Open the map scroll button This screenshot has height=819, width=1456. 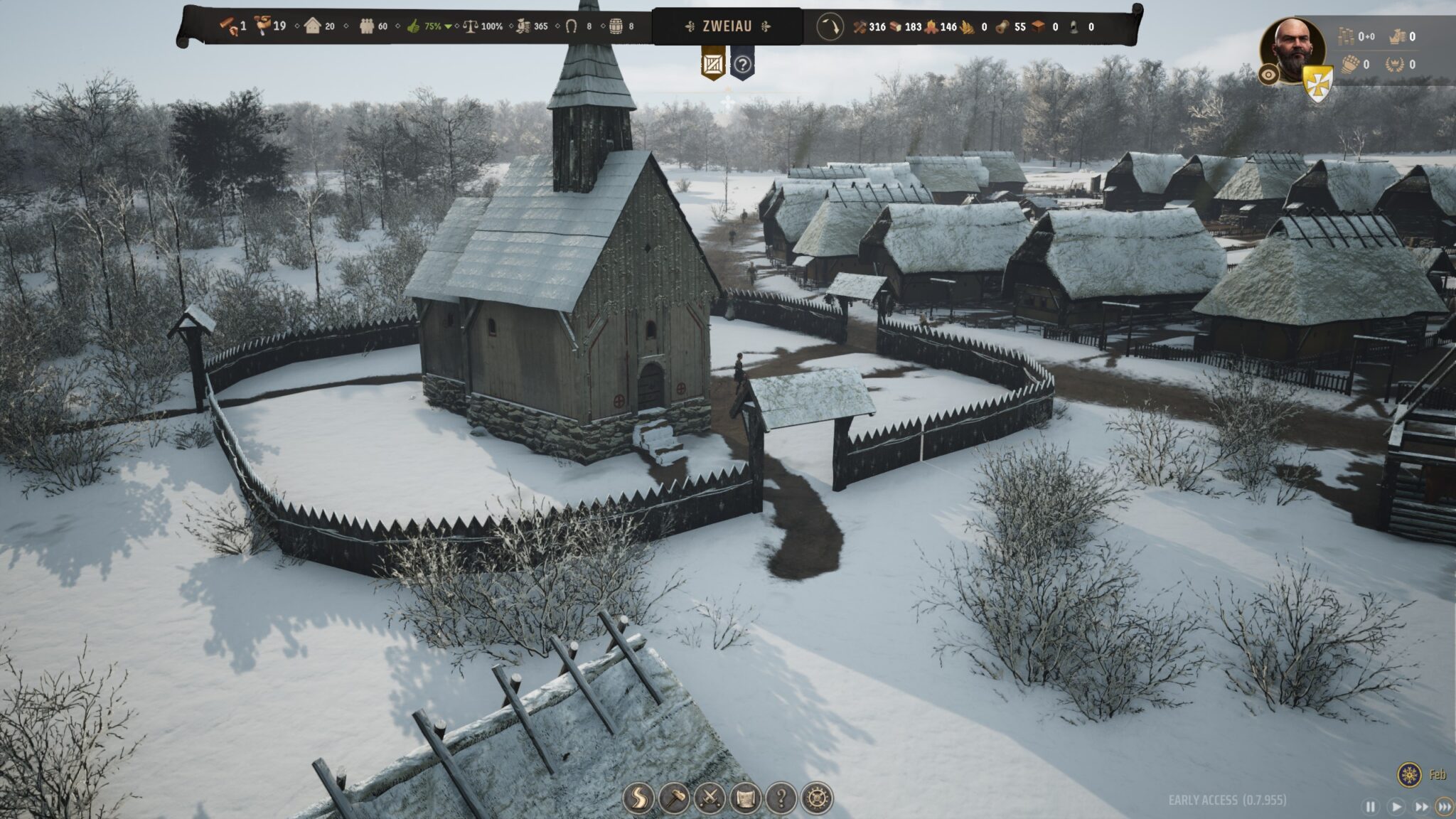click(x=745, y=798)
